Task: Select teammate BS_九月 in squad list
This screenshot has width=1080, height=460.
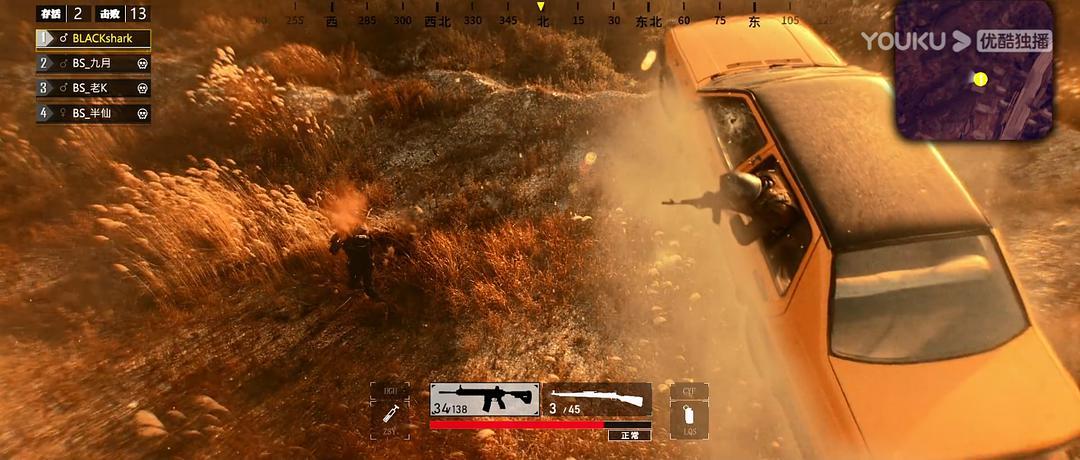Action: [93, 63]
